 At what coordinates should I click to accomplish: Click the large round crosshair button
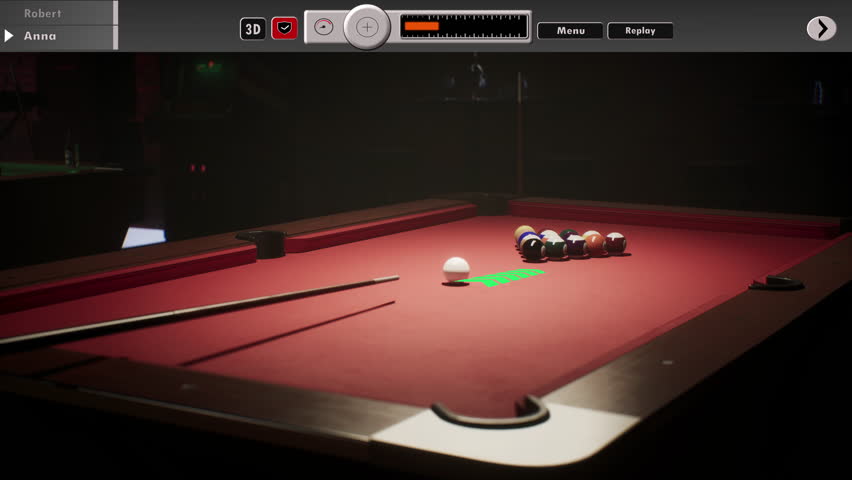367,27
